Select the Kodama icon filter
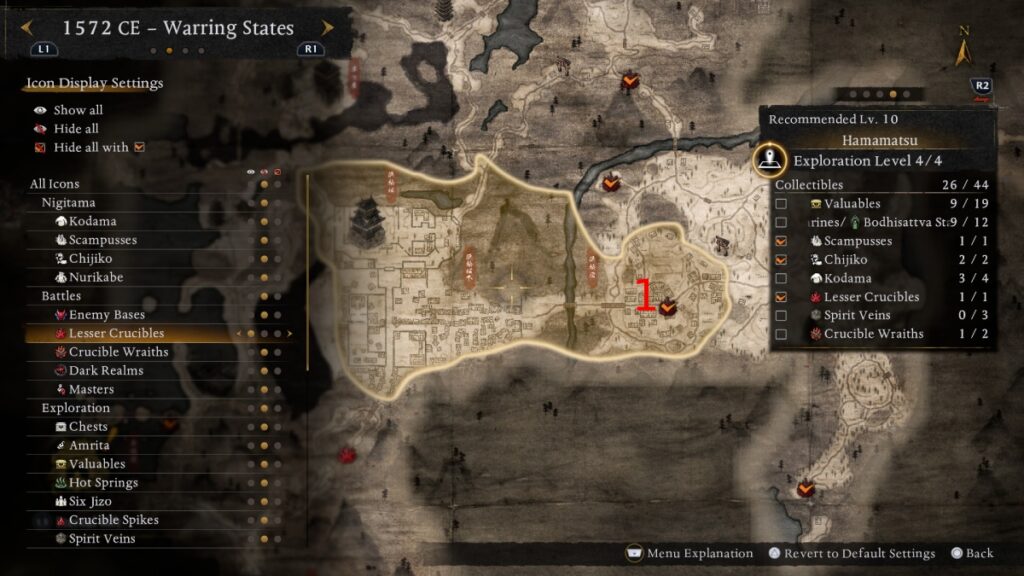Viewport: 1024px width, 576px height. click(x=92, y=221)
